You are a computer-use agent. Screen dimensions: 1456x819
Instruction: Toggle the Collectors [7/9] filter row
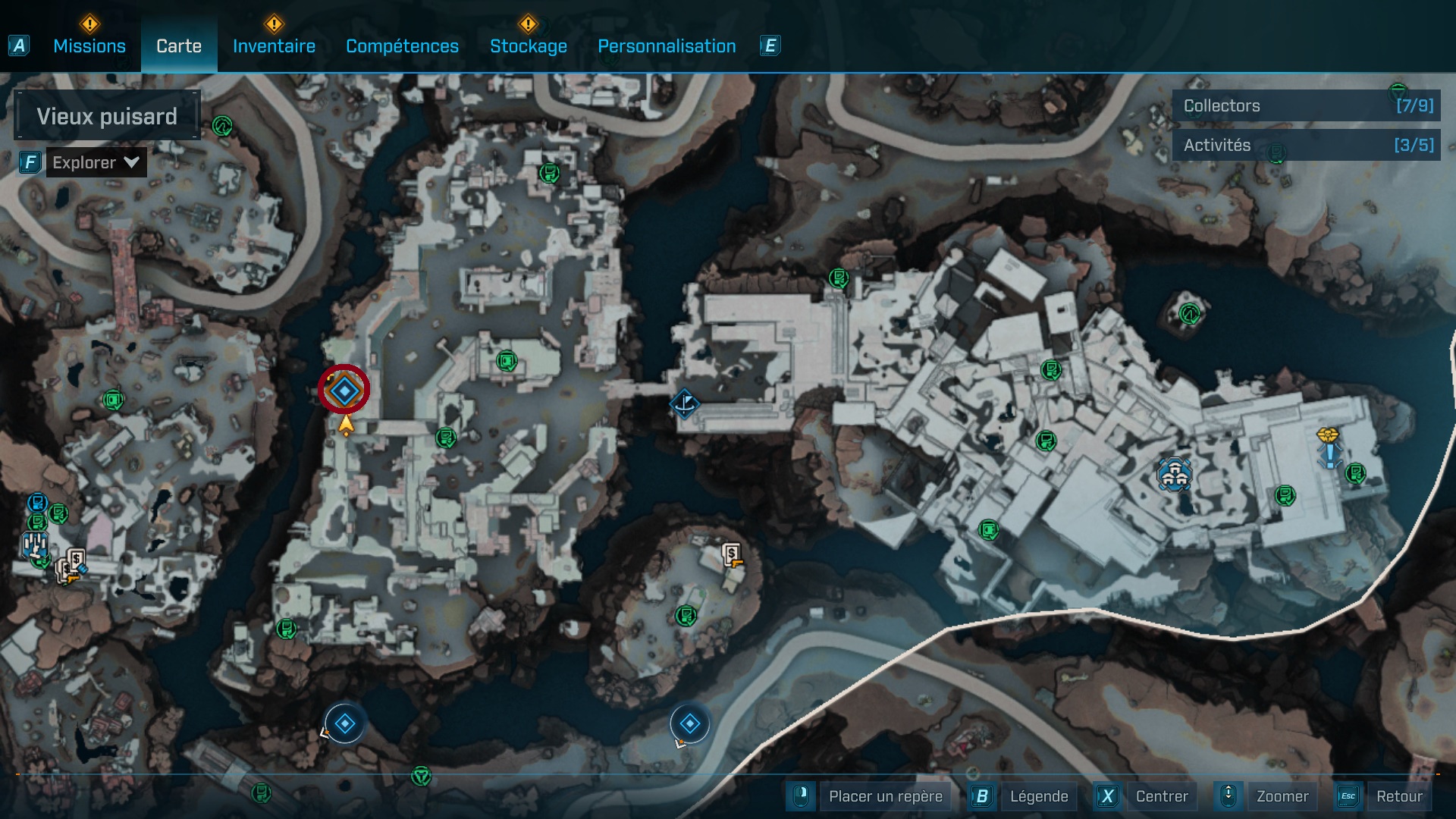coord(1306,106)
